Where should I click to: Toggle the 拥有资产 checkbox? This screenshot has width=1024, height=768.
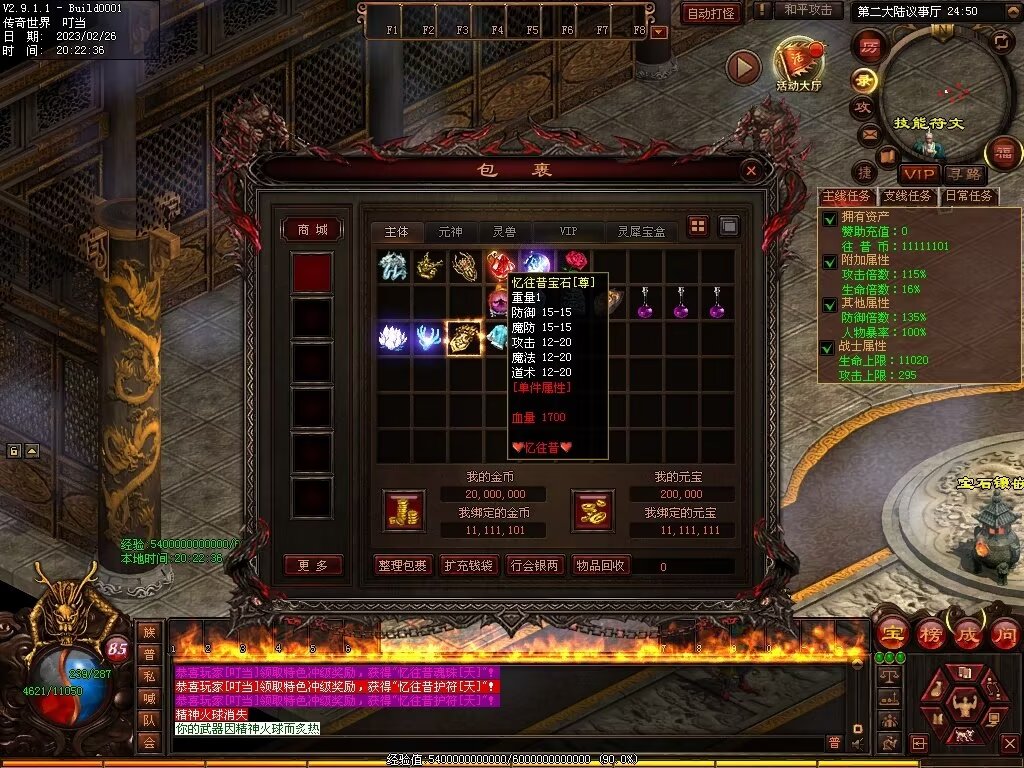829,219
